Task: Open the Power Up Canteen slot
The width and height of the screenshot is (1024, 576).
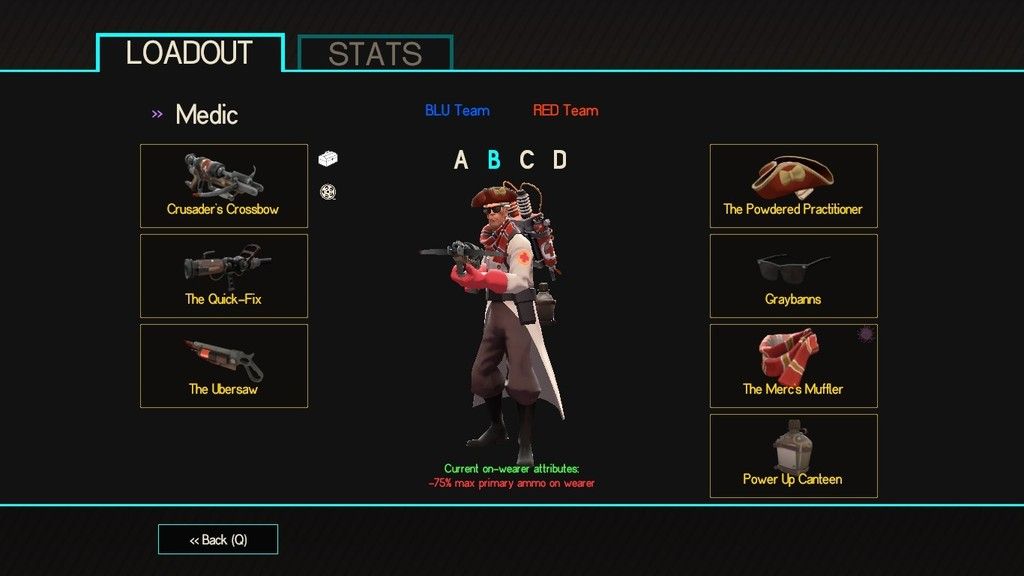Action: (793, 456)
